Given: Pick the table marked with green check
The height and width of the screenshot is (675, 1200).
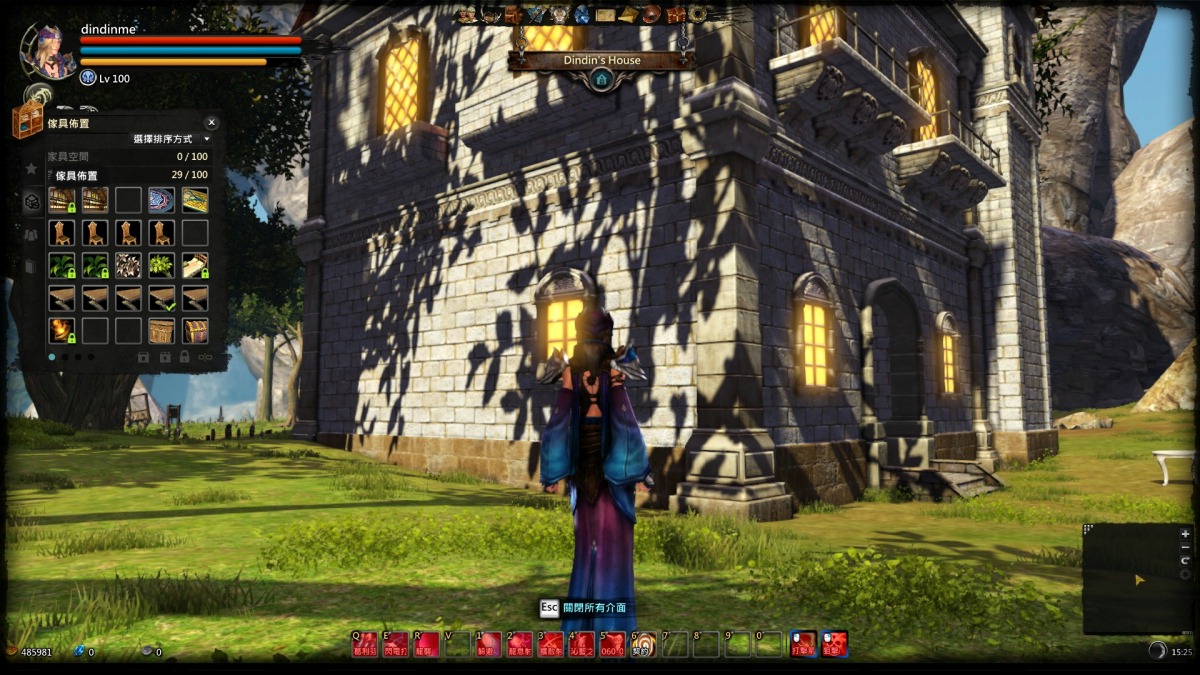Looking at the screenshot, I should (161, 298).
